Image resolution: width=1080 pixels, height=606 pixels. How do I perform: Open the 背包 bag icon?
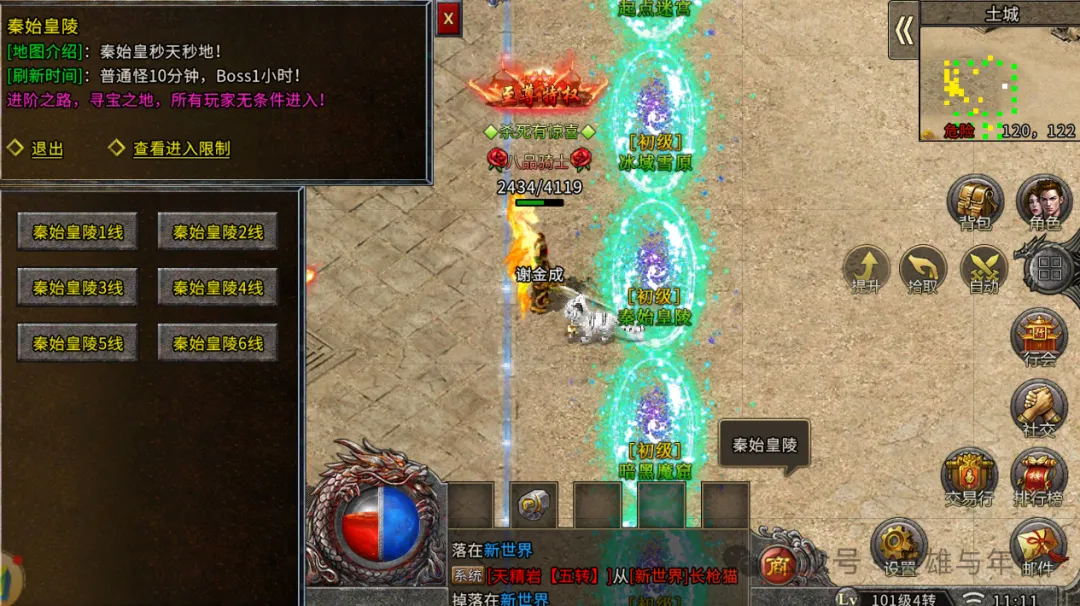975,203
